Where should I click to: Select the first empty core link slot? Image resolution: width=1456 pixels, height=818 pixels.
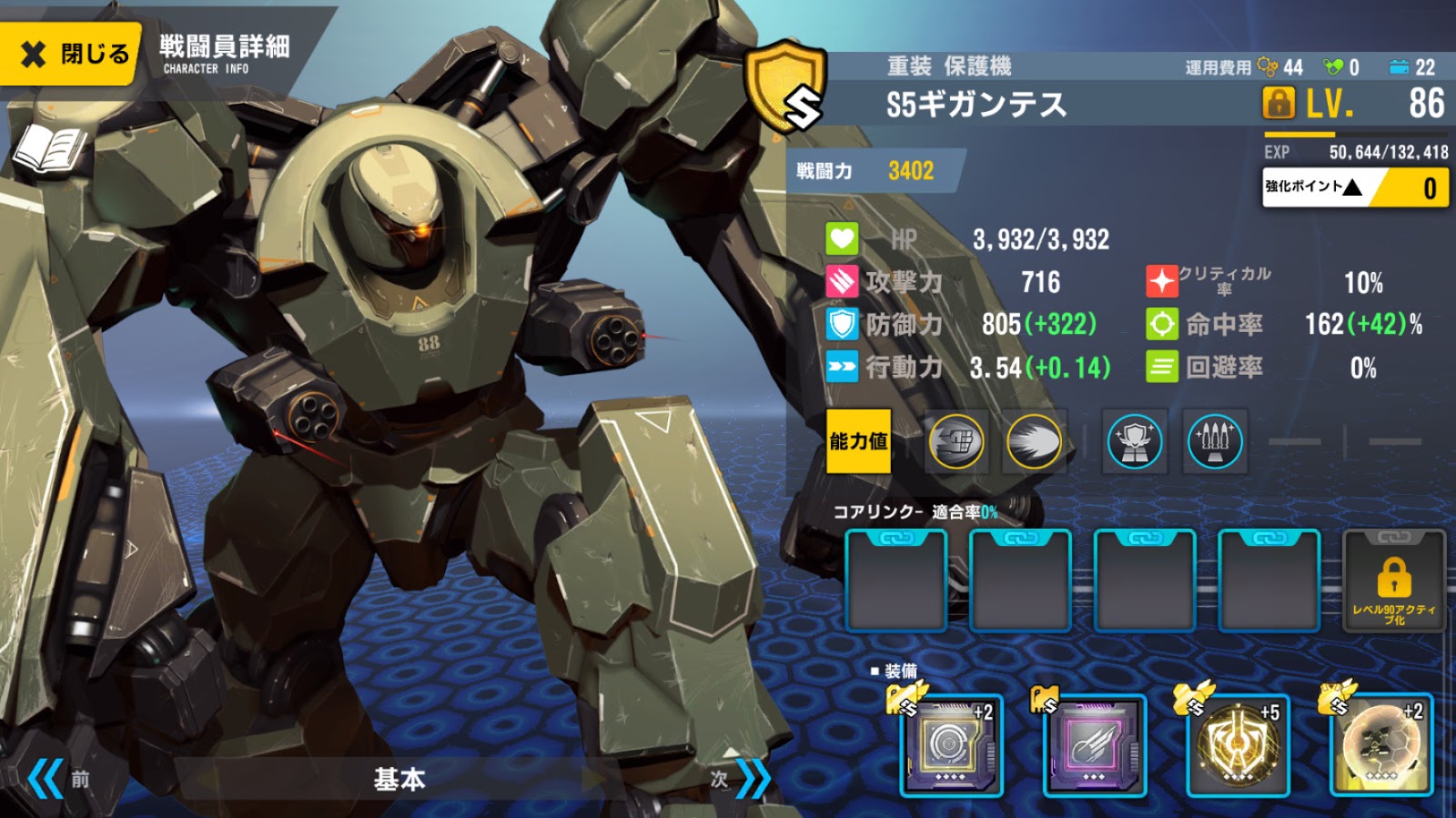(896, 580)
